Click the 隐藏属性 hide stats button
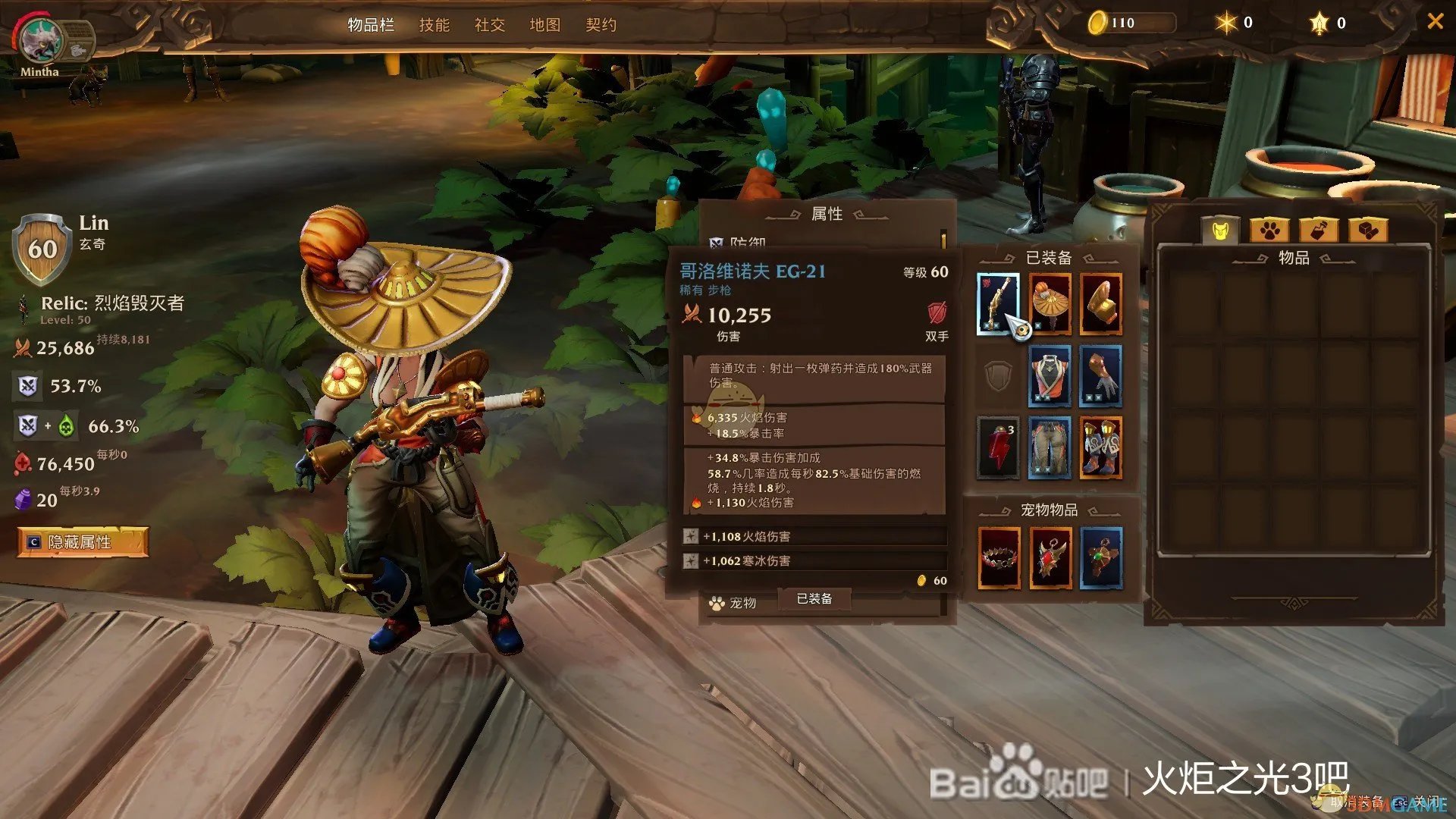This screenshot has width=1456, height=819. point(82,542)
